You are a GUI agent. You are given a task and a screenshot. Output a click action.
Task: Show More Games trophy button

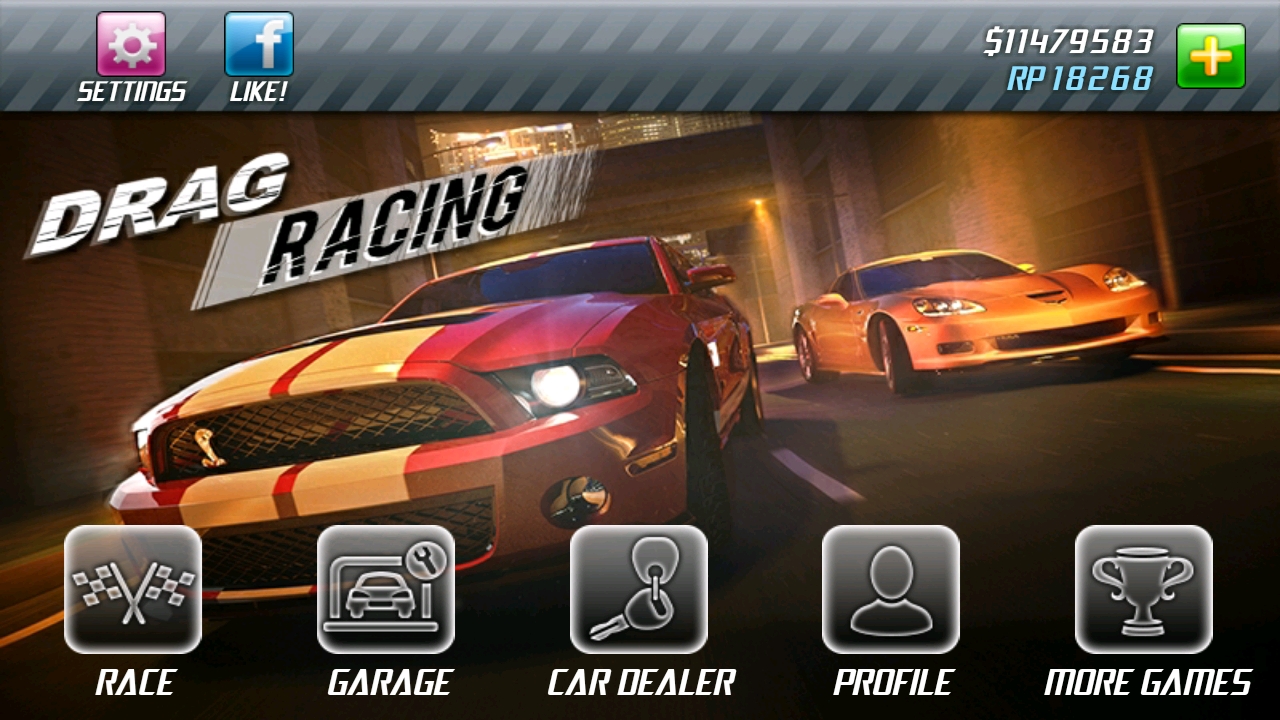point(1144,590)
